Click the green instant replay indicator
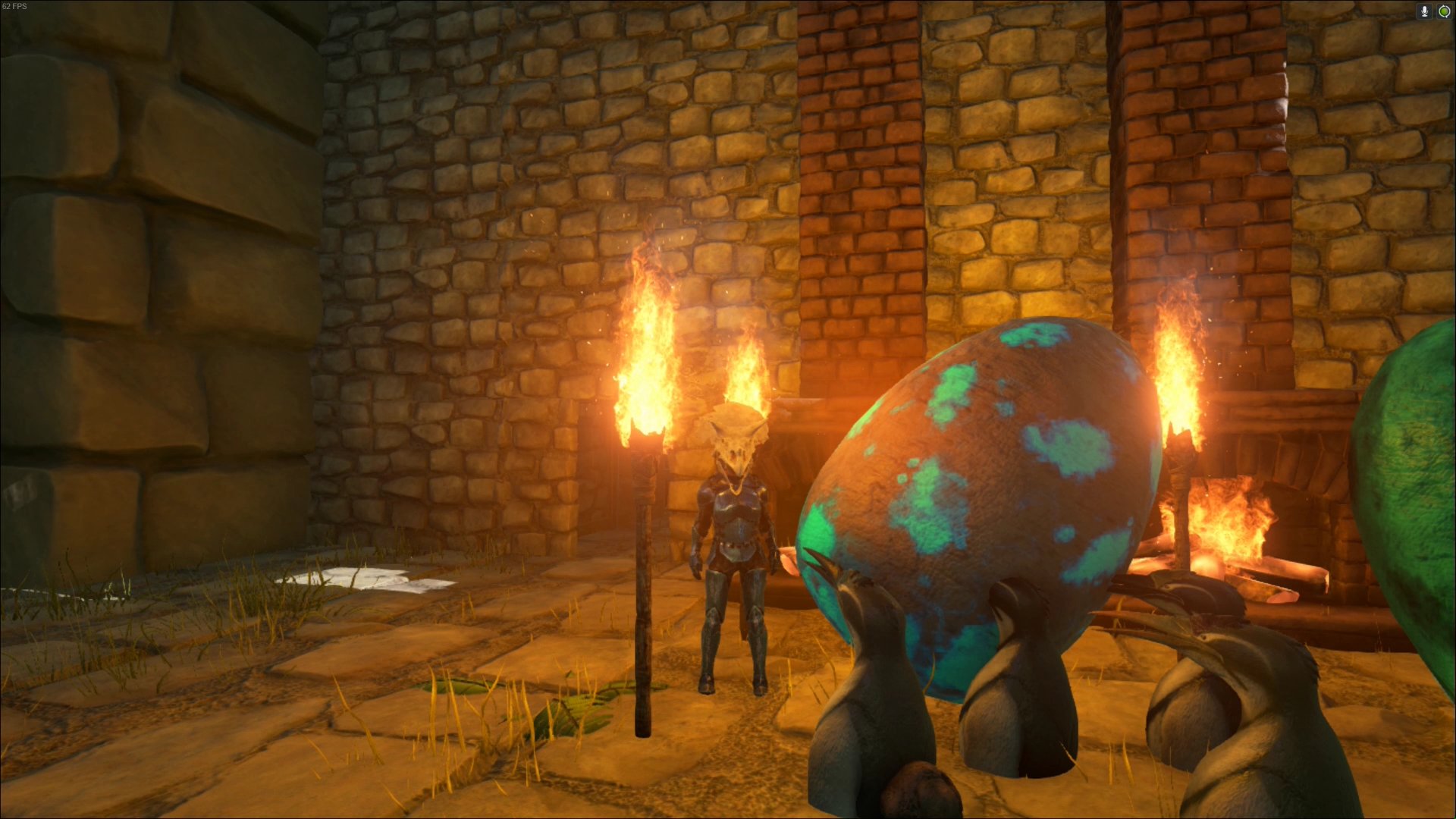 tap(1444, 11)
